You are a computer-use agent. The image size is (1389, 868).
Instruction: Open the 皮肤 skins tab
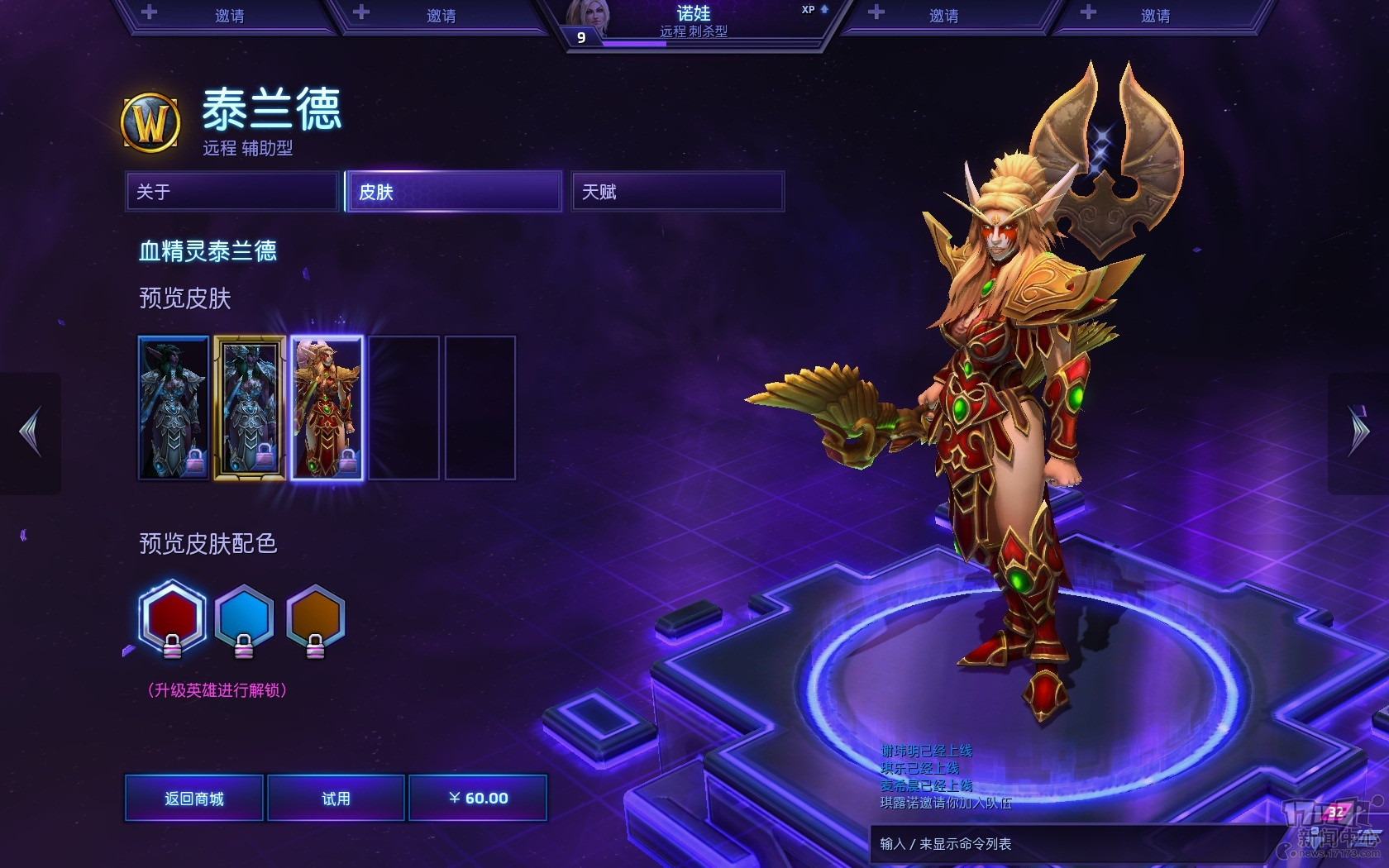click(x=454, y=192)
